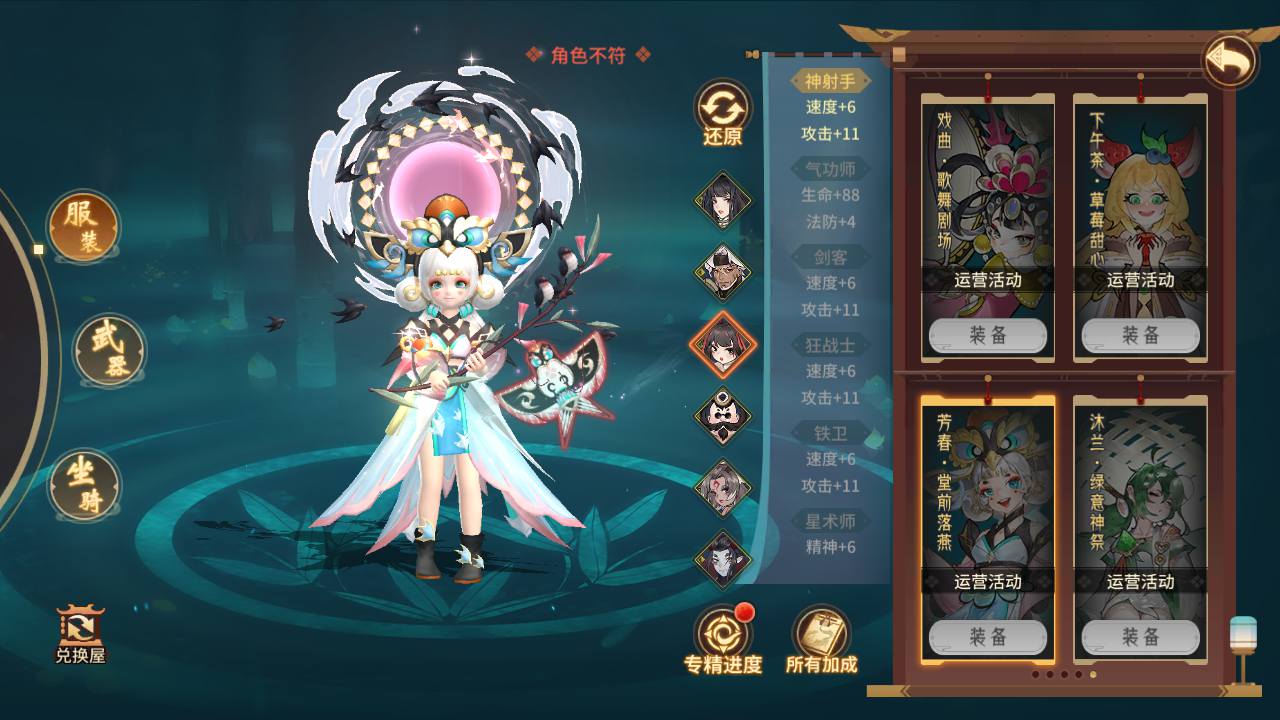Select the bearded man with hat portrait
Screen dimensions: 1280x720
click(x=722, y=272)
